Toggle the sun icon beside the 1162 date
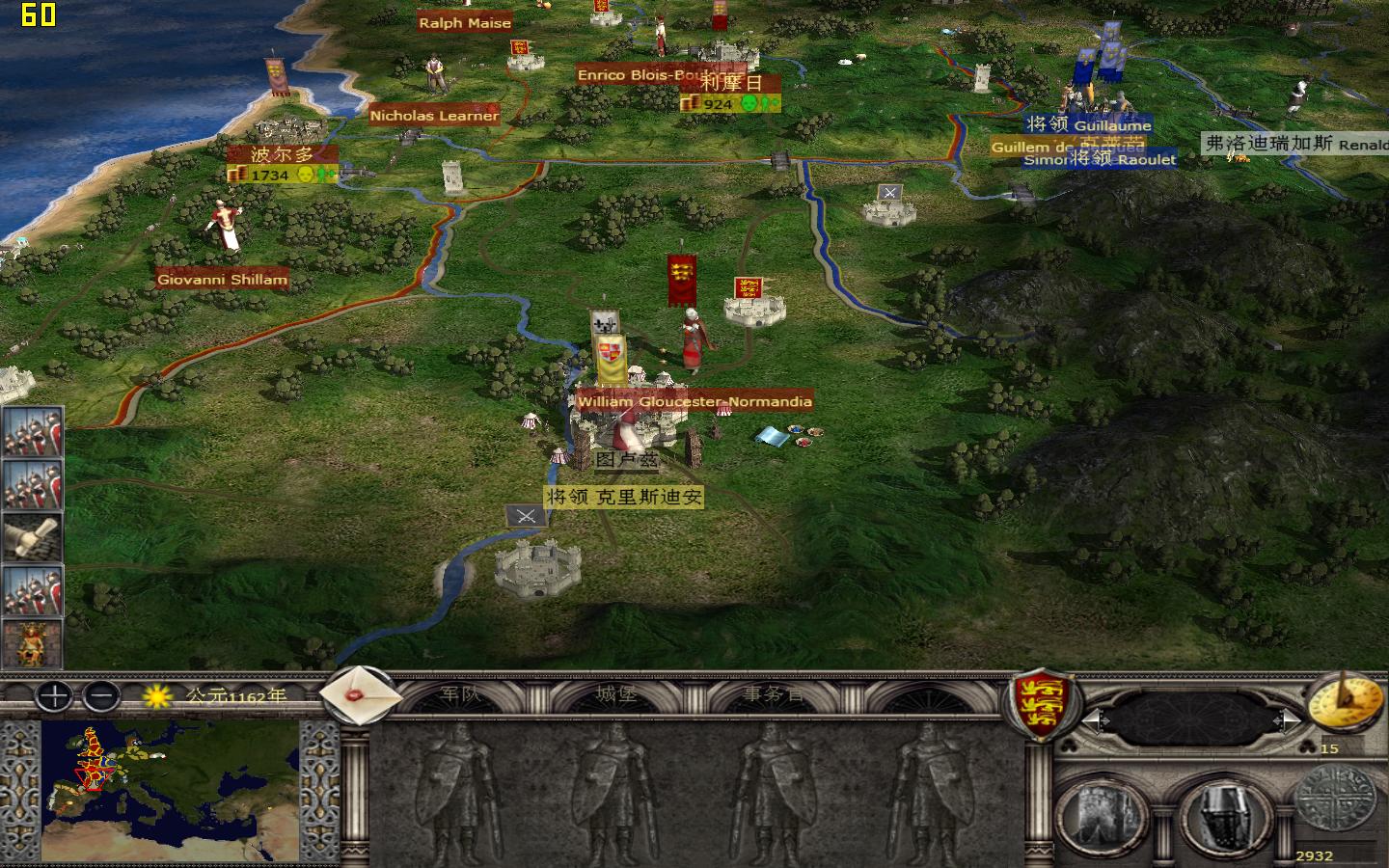The image size is (1389, 868). coord(155,697)
